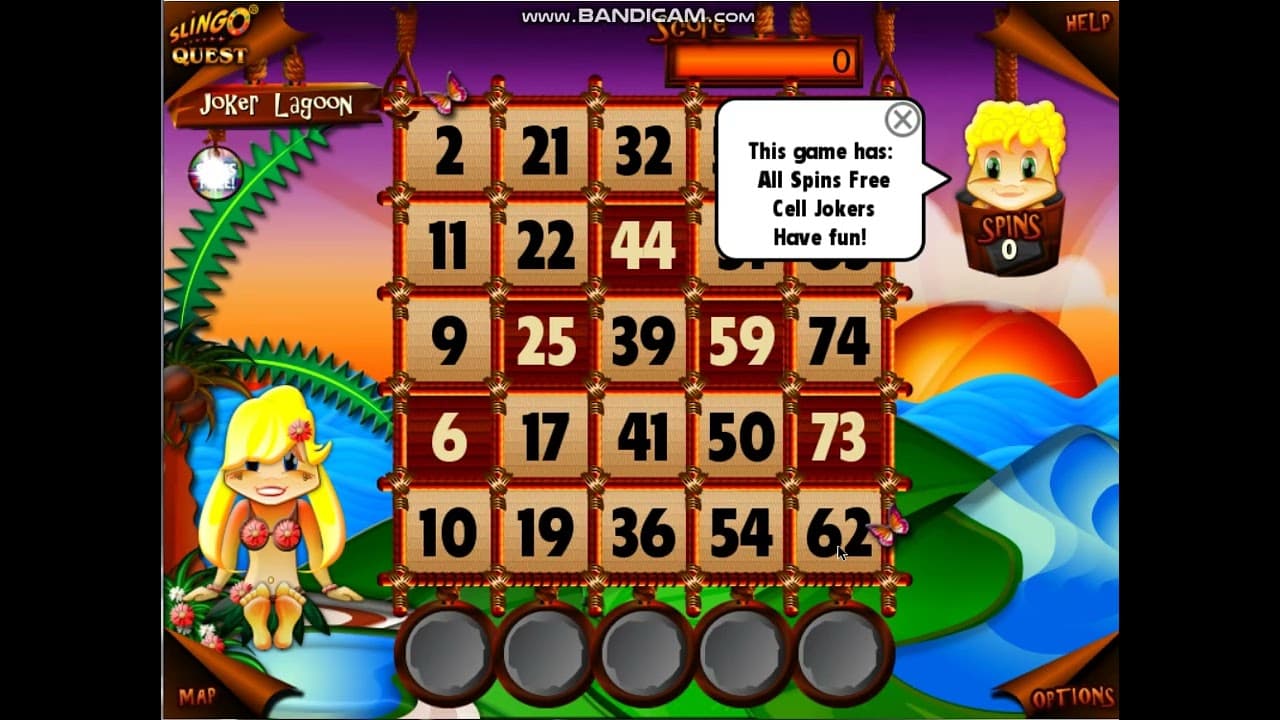Choose board tile number 39
This screenshot has width=1280, height=720.
[x=642, y=342]
